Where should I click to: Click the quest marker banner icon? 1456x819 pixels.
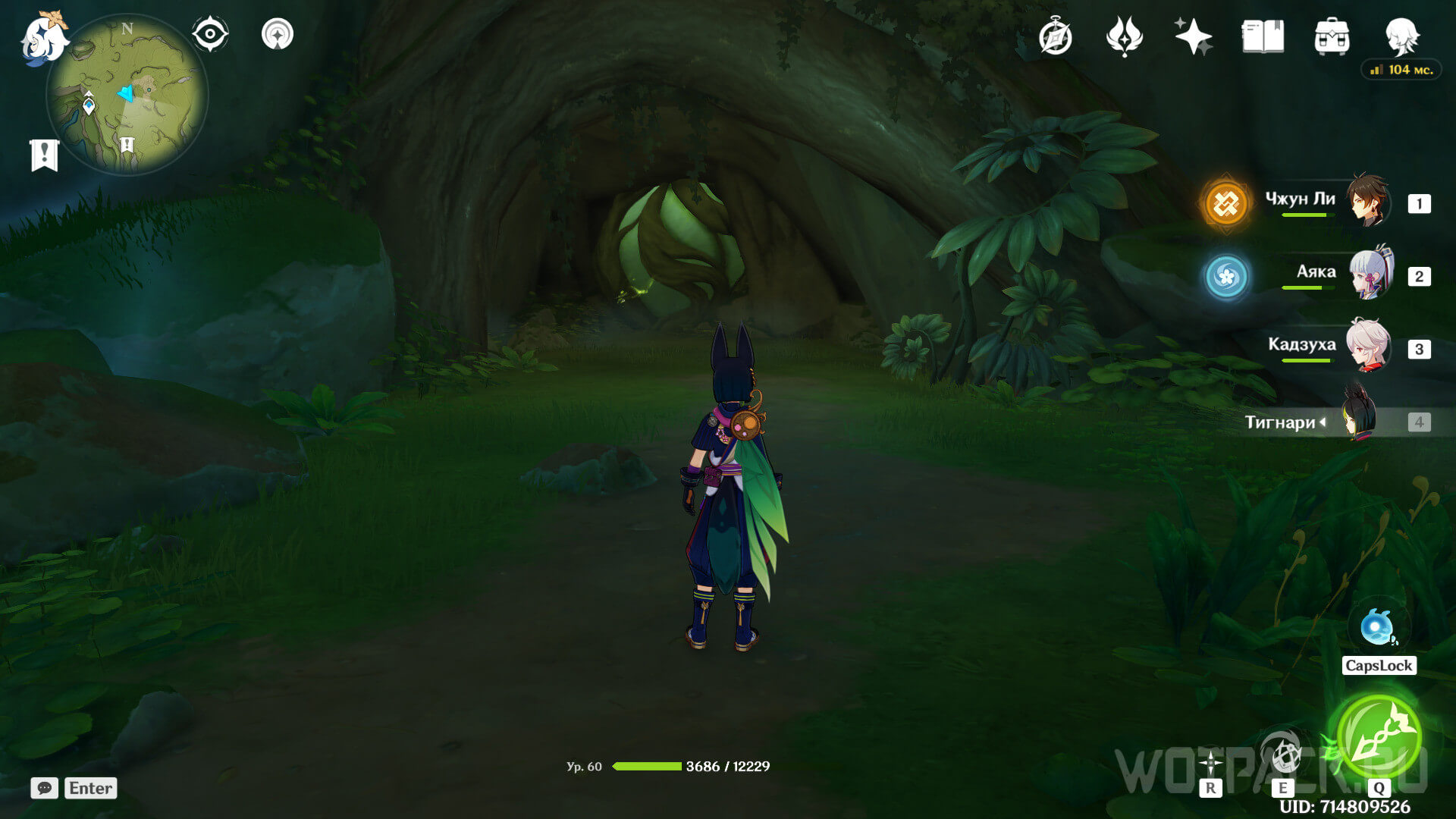coord(44,155)
